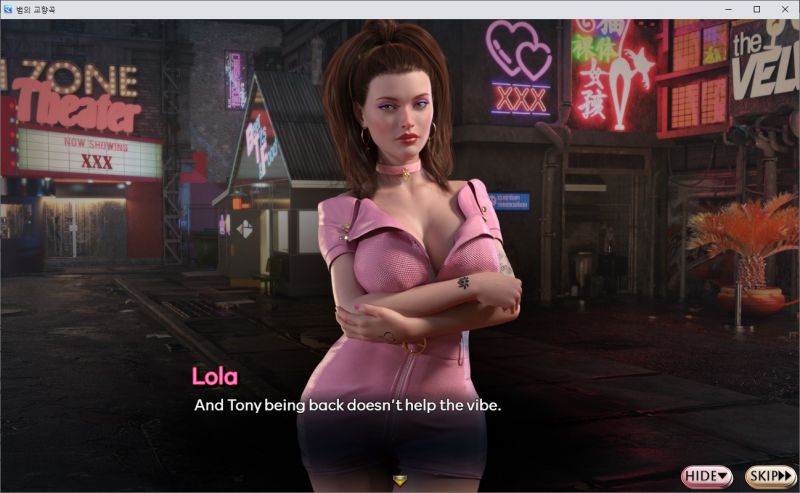Hide the dialogue box with HIDE
The height and width of the screenshot is (493, 800).
pos(707,476)
